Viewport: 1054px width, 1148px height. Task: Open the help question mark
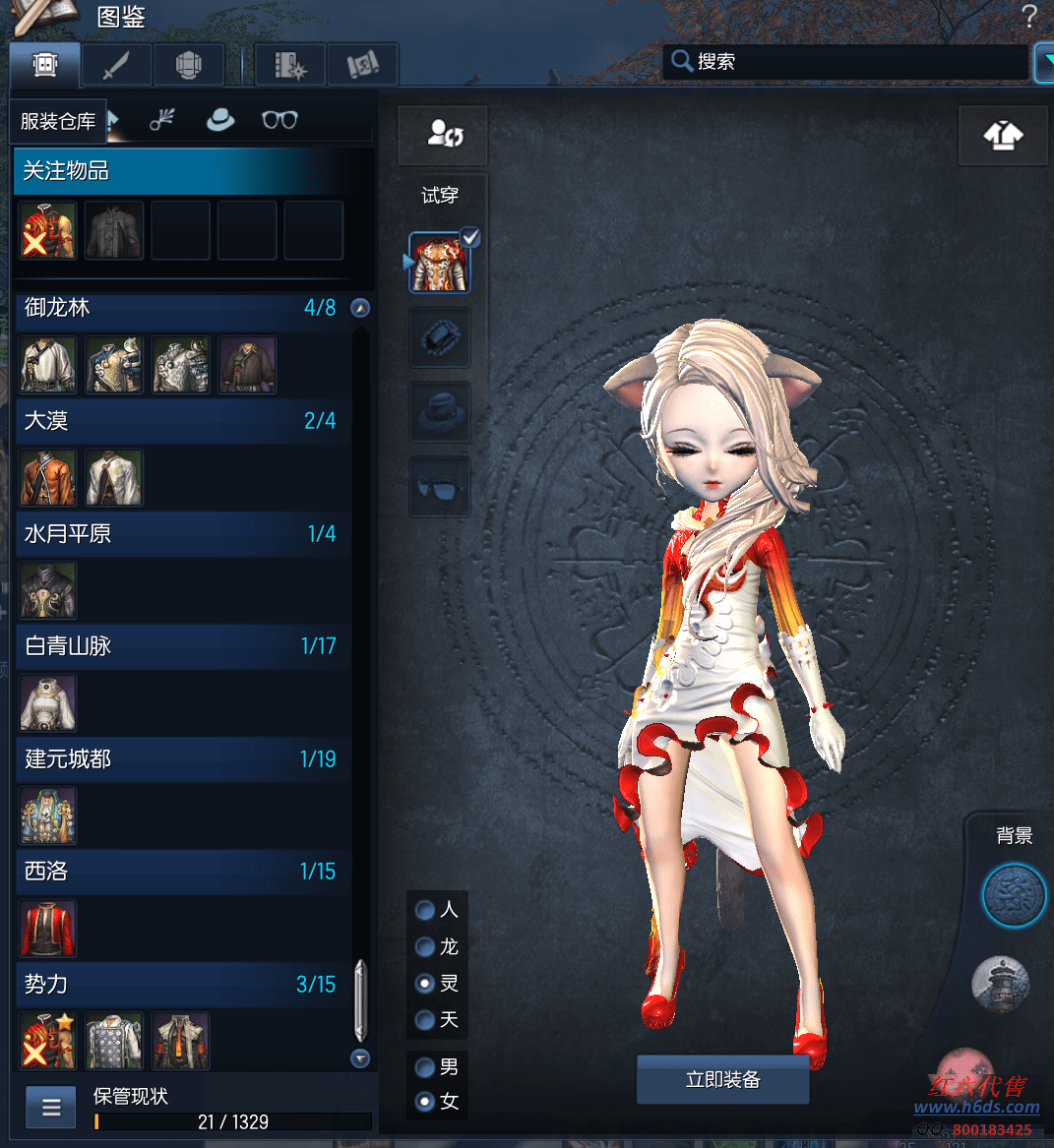click(1029, 16)
